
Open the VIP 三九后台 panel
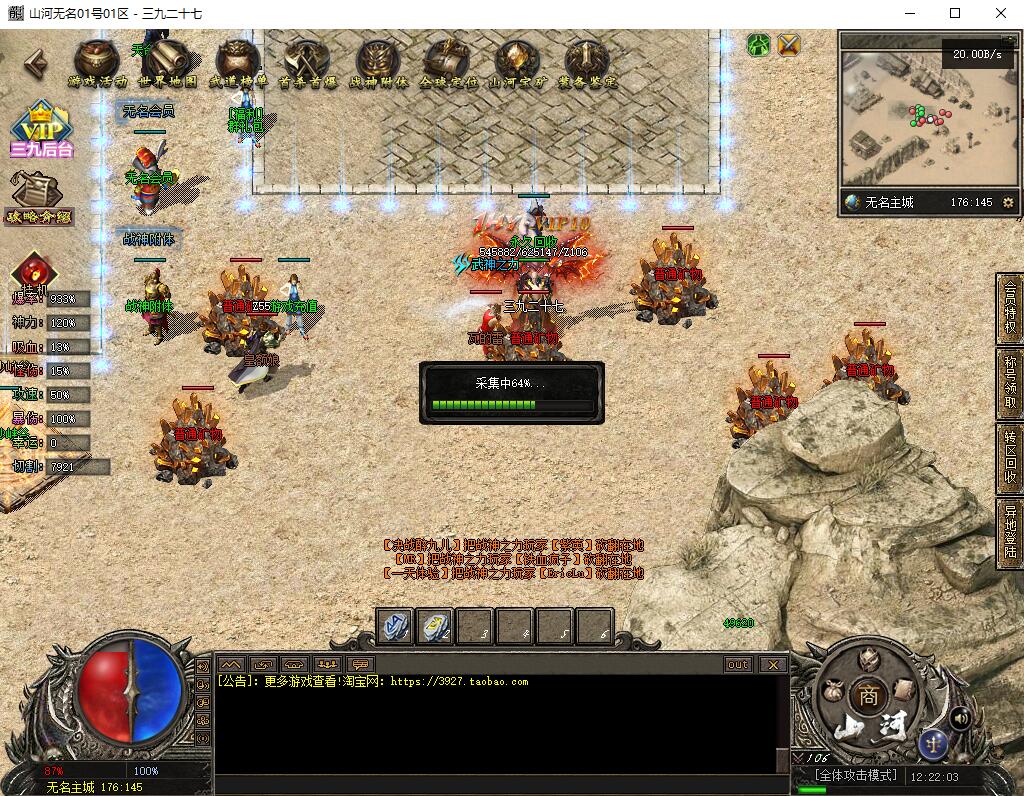click(42, 131)
